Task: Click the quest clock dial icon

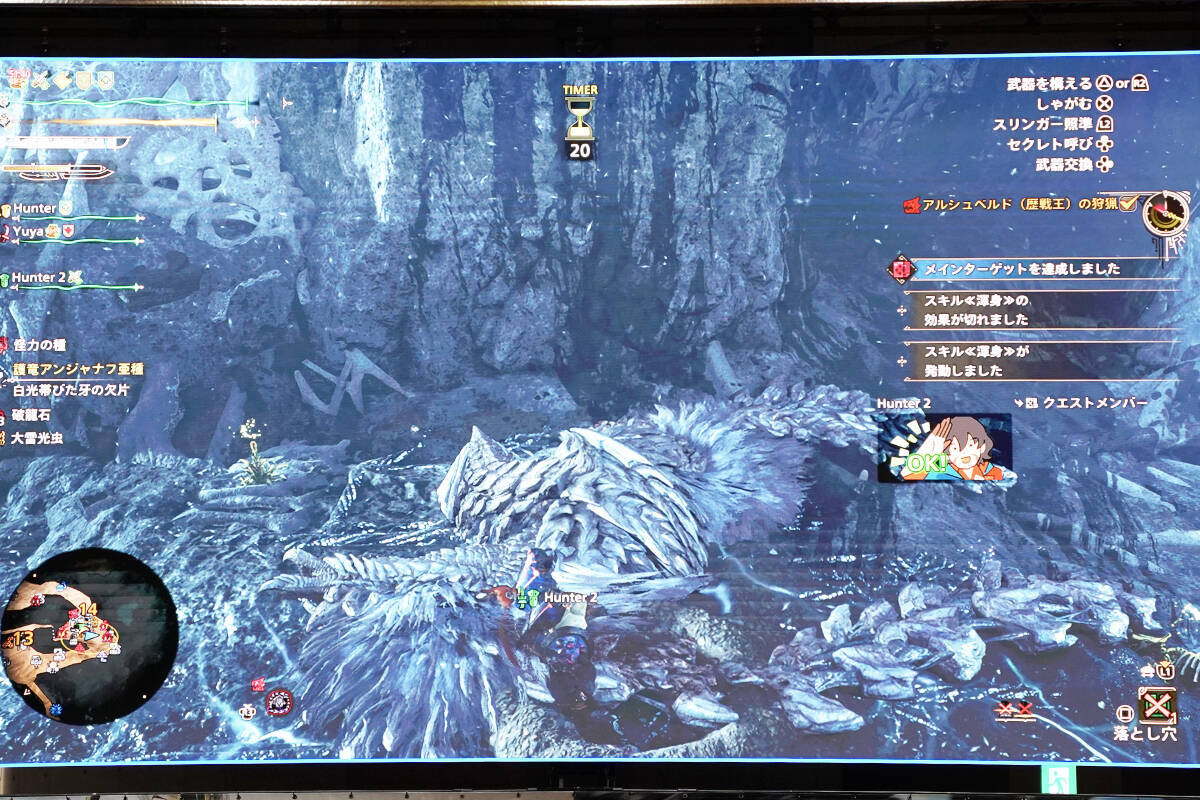Action: [x=1165, y=213]
